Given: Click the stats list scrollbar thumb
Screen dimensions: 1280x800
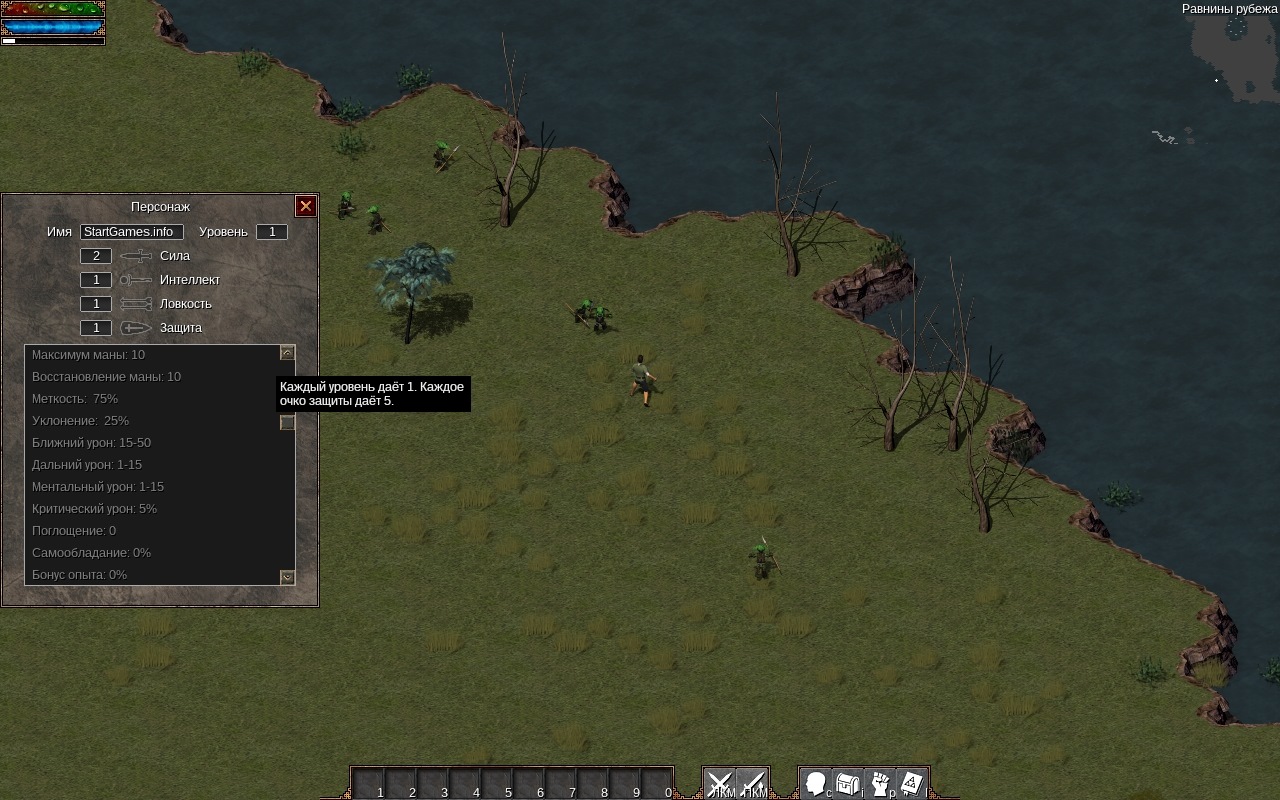Looking at the screenshot, I should (x=288, y=423).
